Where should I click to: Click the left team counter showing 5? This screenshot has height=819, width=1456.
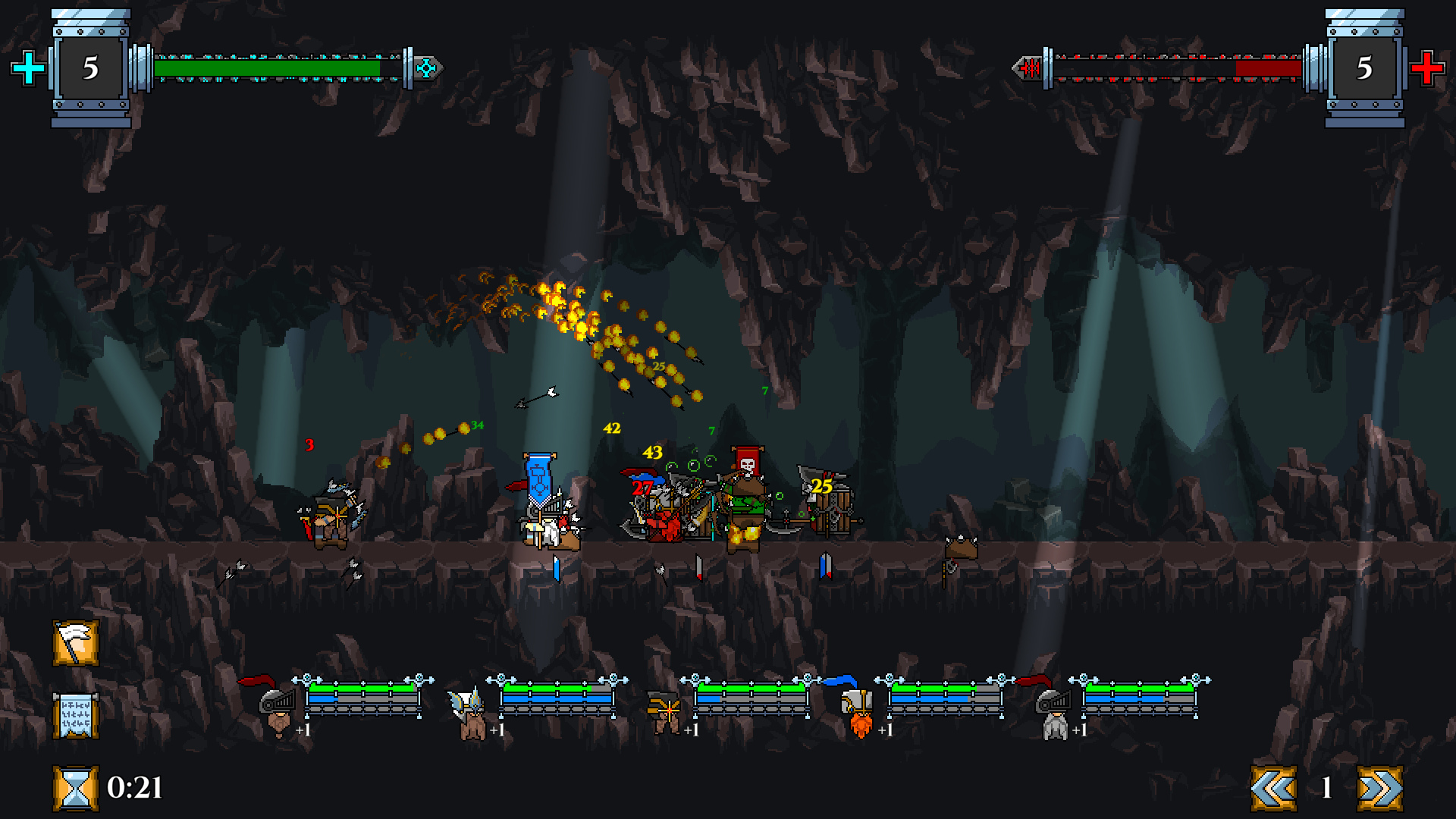pyautogui.click(x=89, y=70)
